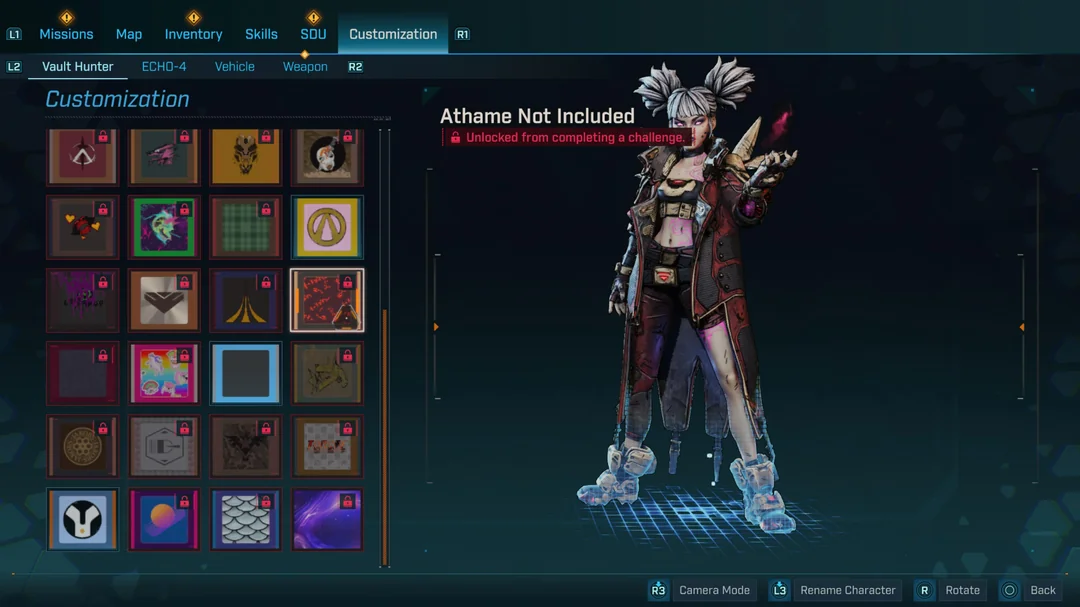Choose the orange sunset planet skin
This screenshot has width=1080, height=607.
(164, 519)
